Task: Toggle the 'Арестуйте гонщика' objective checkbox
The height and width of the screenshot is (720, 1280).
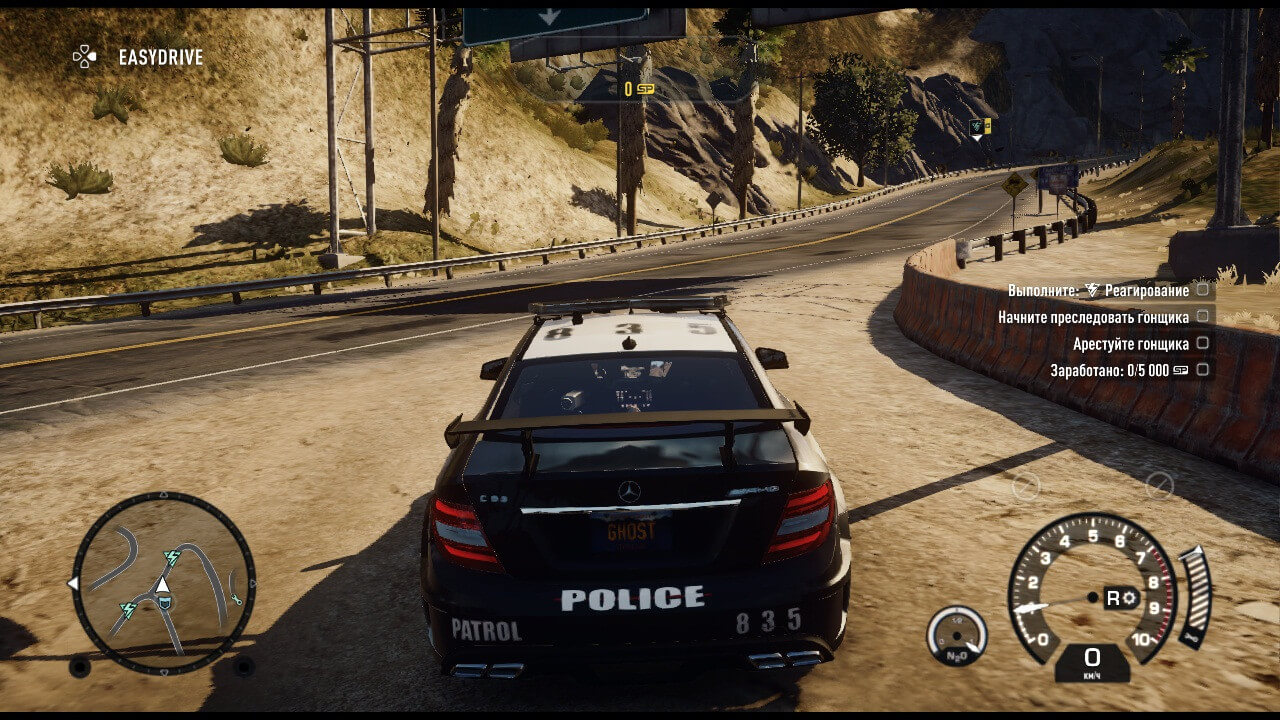Action: click(x=1202, y=343)
